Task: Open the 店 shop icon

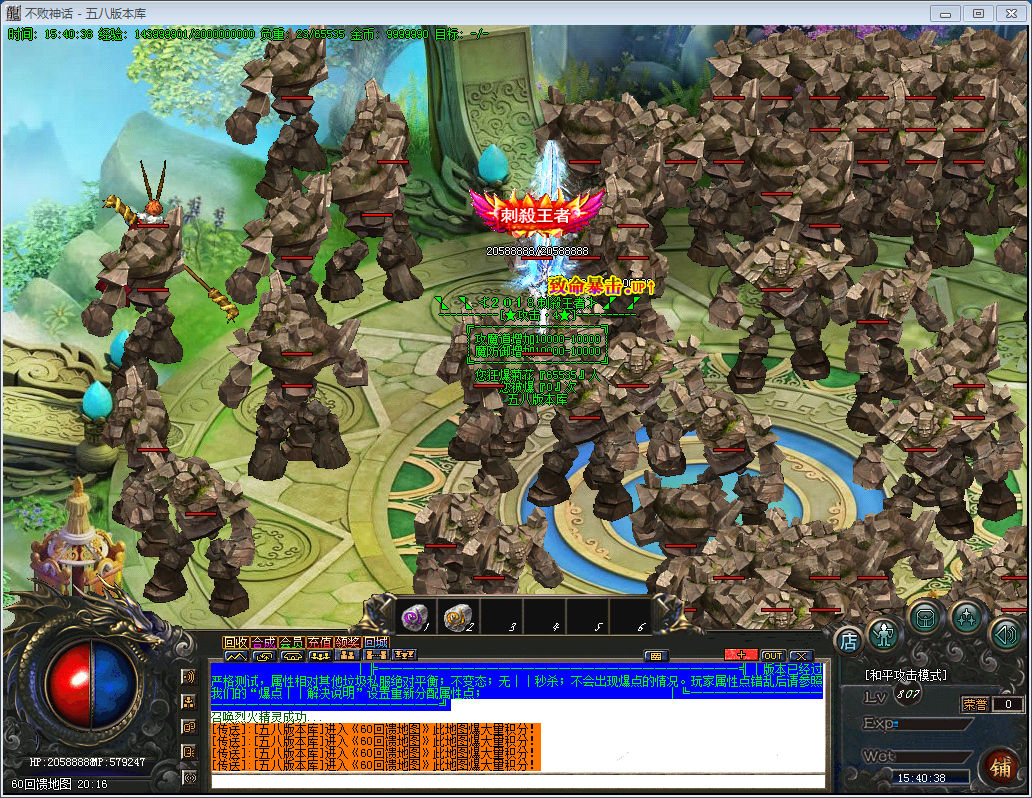Action: pos(848,640)
